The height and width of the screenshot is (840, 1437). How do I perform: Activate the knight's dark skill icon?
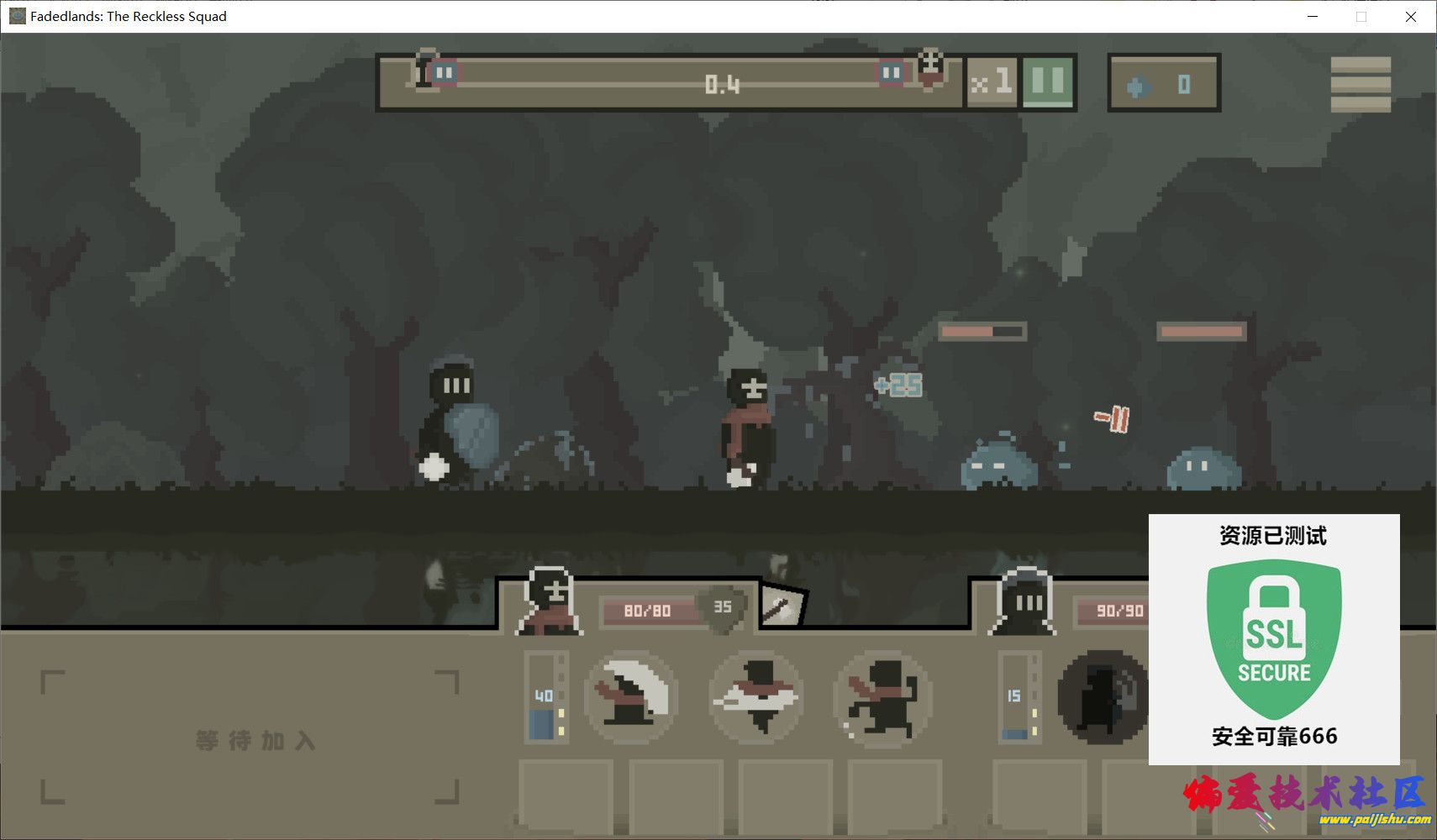click(1103, 697)
